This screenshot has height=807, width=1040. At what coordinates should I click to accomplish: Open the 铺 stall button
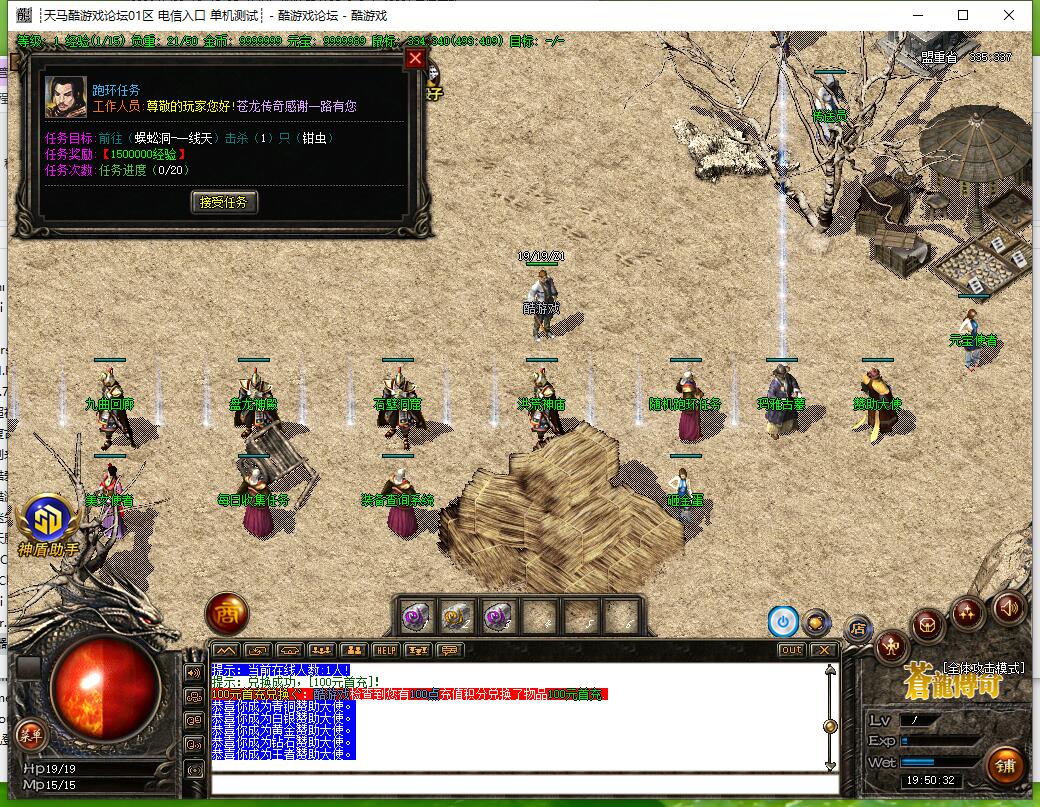pyautogui.click(x=1004, y=766)
